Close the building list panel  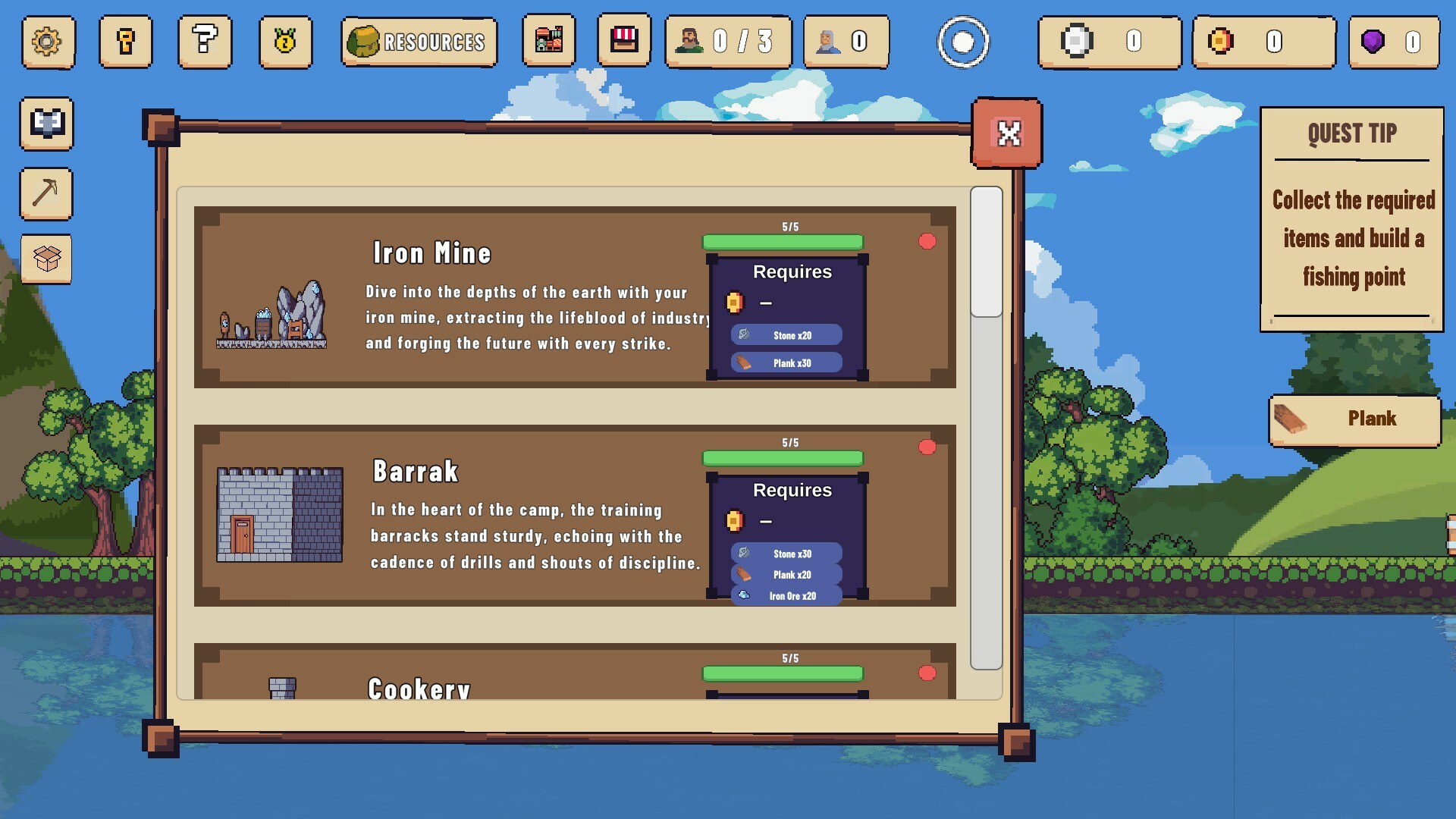(1007, 133)
